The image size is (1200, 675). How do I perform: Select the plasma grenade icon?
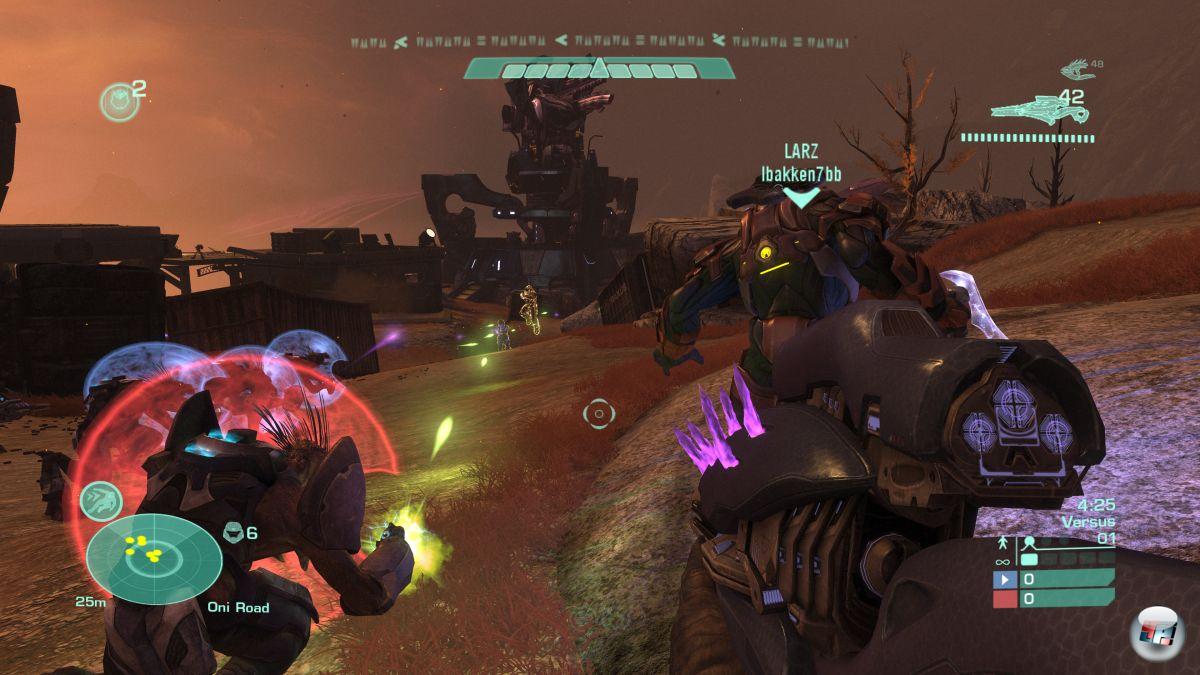119,102
